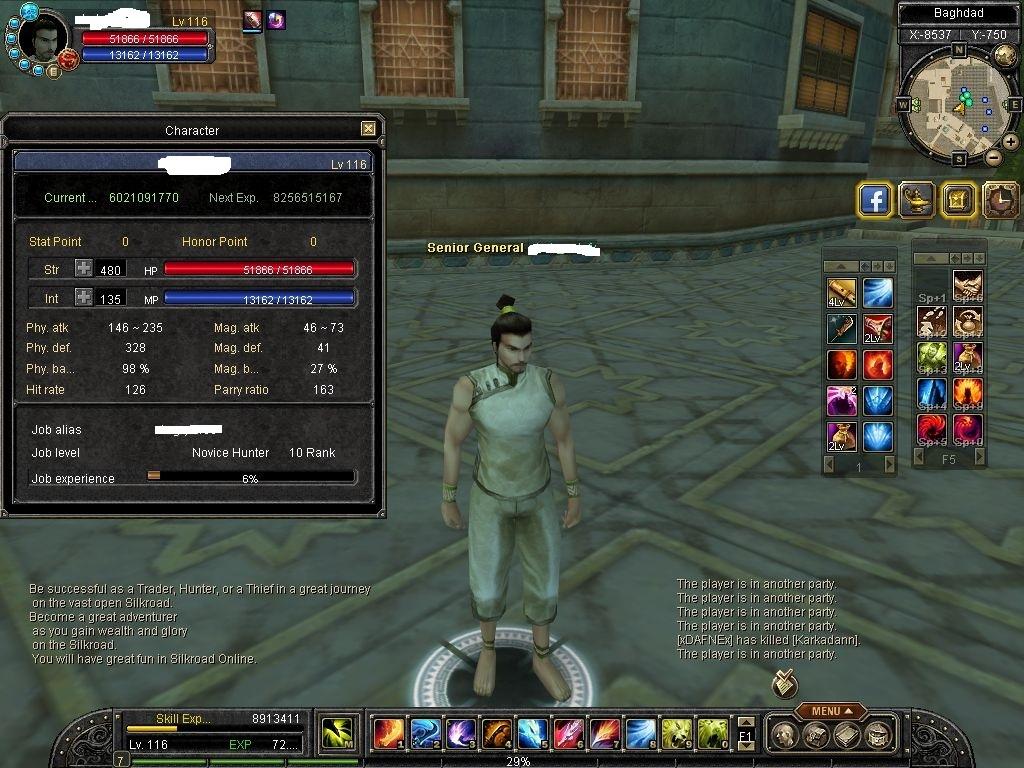Add a point to Str

(x=84, y=269)
